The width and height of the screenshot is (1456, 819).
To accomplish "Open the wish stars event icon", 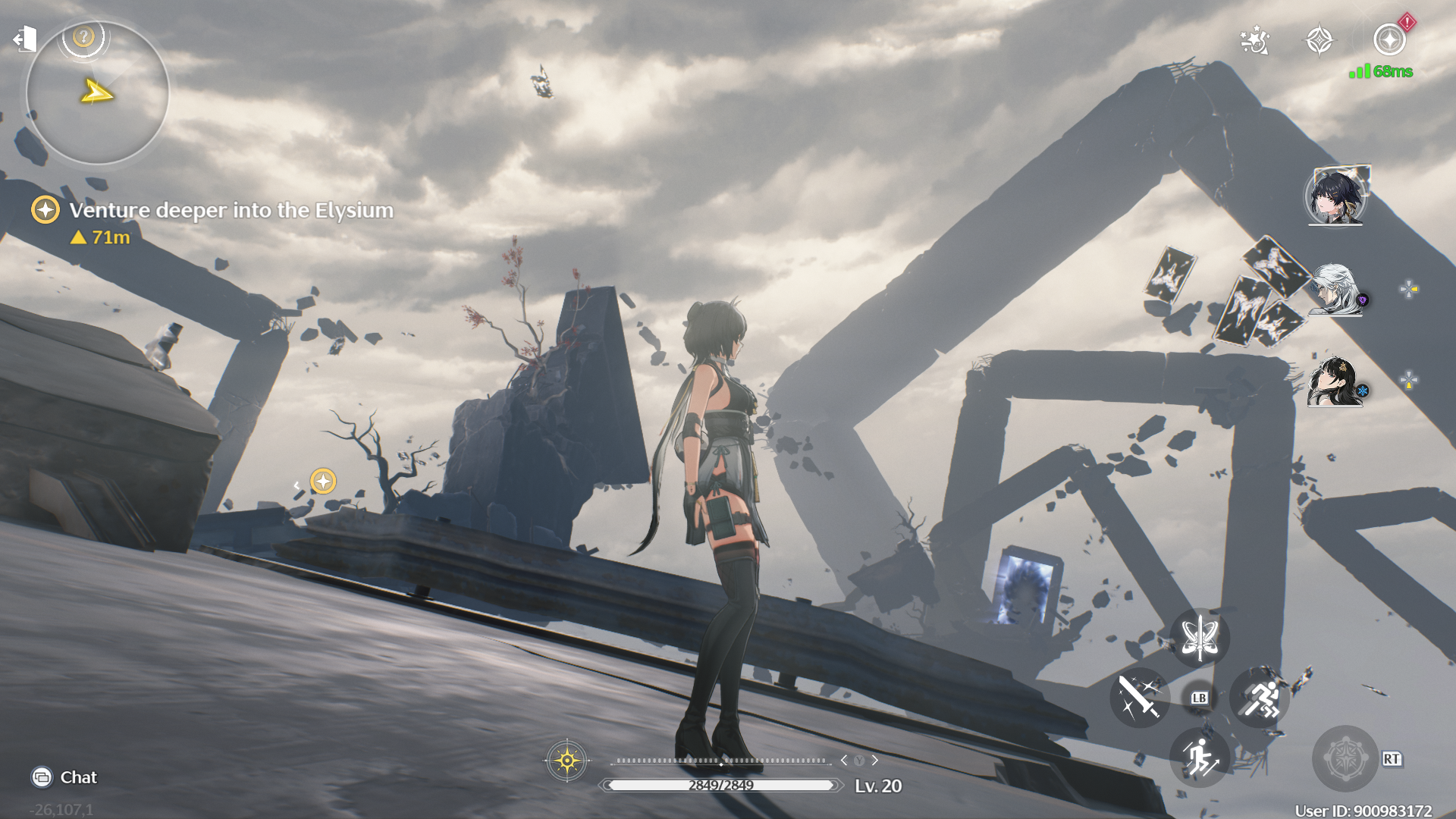I will coord(1254,41).
